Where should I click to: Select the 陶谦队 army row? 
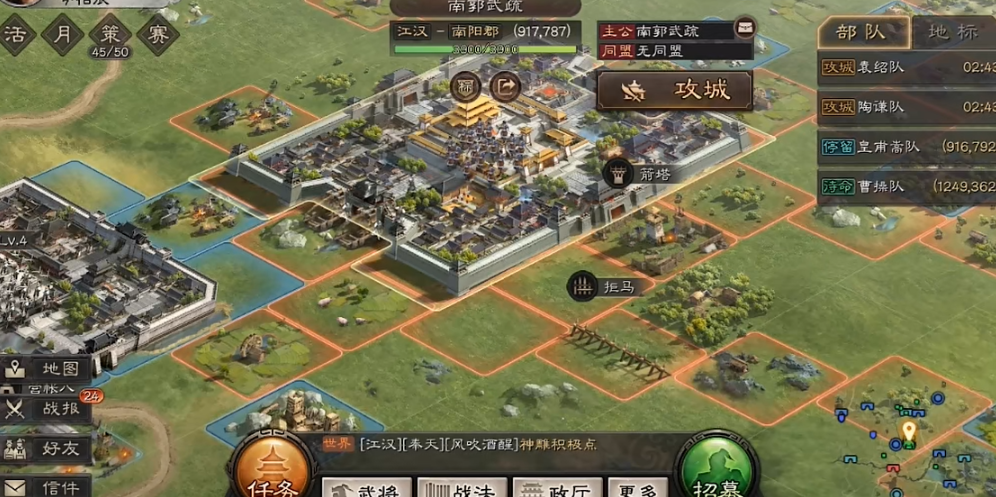906,107
